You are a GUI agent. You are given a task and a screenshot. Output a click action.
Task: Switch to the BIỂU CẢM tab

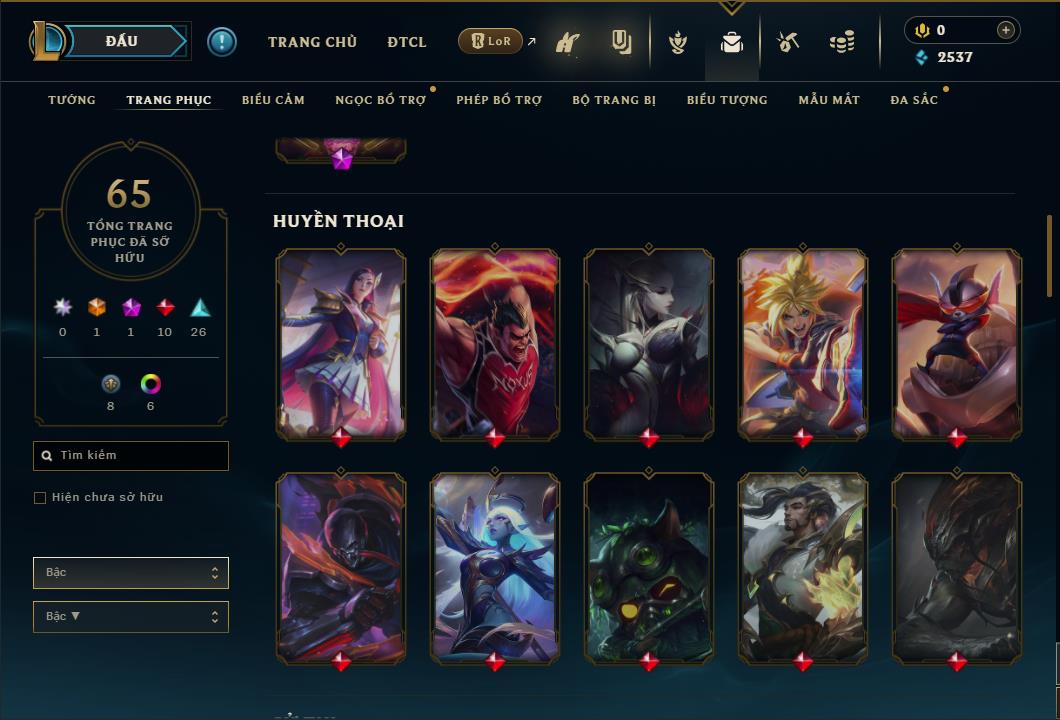click(x=273, y=100)
